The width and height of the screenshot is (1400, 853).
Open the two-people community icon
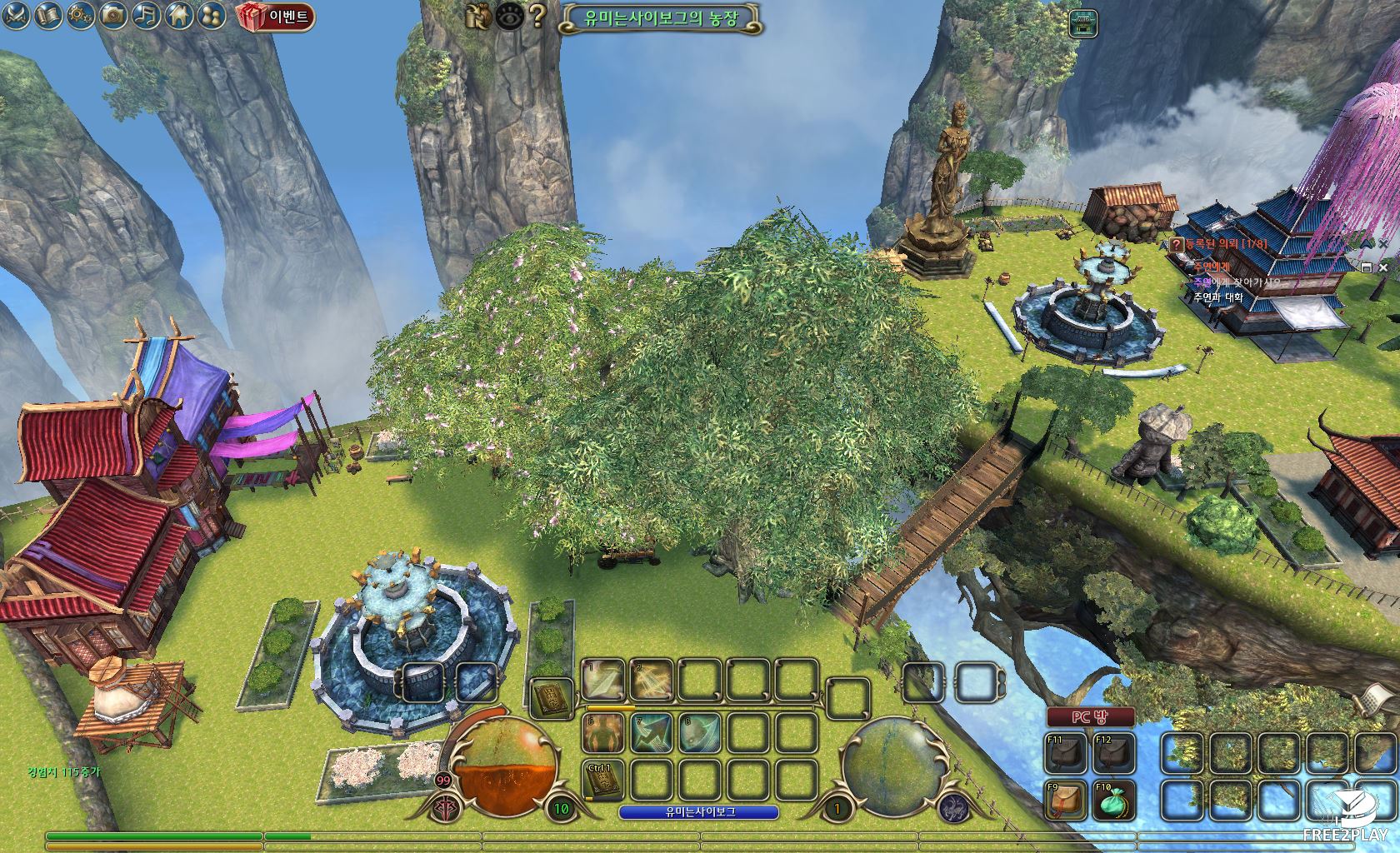(x=209, y=15)
